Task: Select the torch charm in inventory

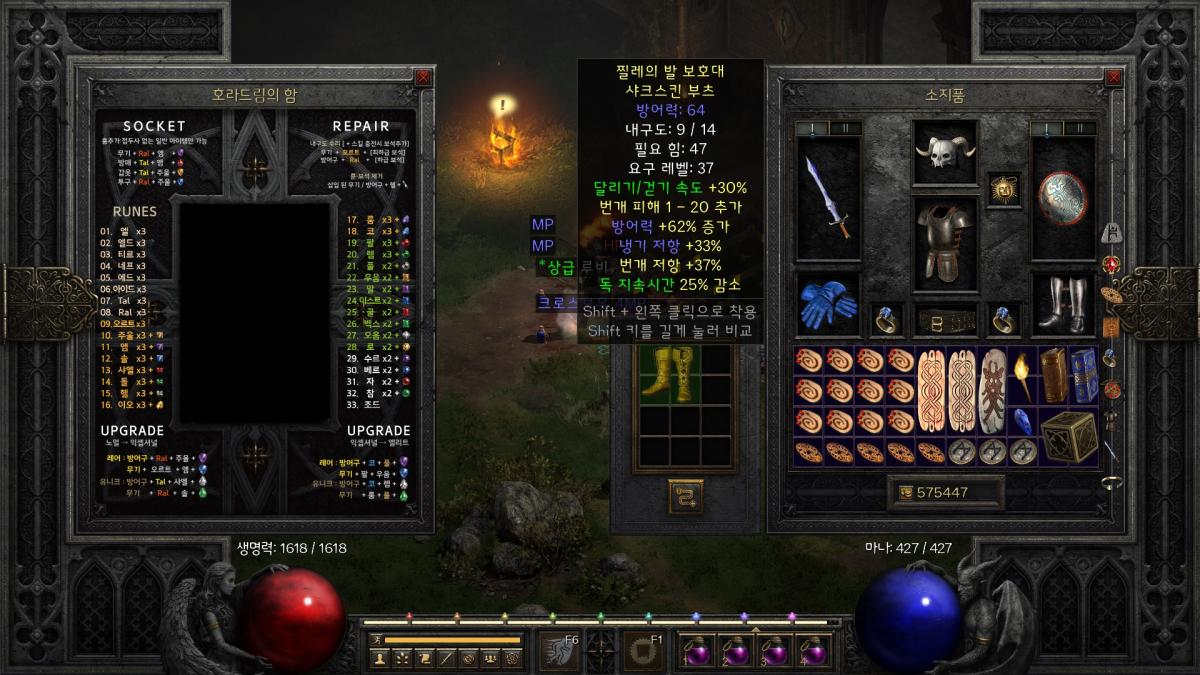Action: coord(1023,373)
